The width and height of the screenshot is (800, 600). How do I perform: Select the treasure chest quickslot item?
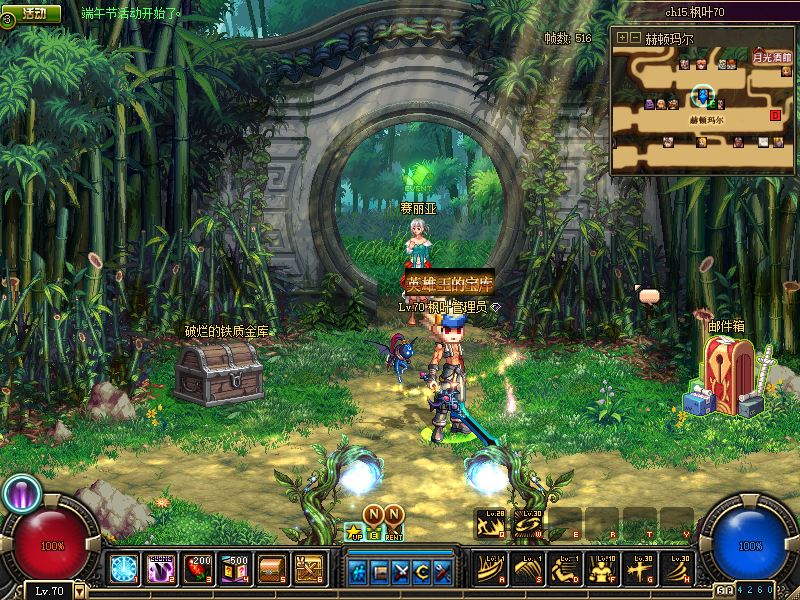(x=271, y=568)
